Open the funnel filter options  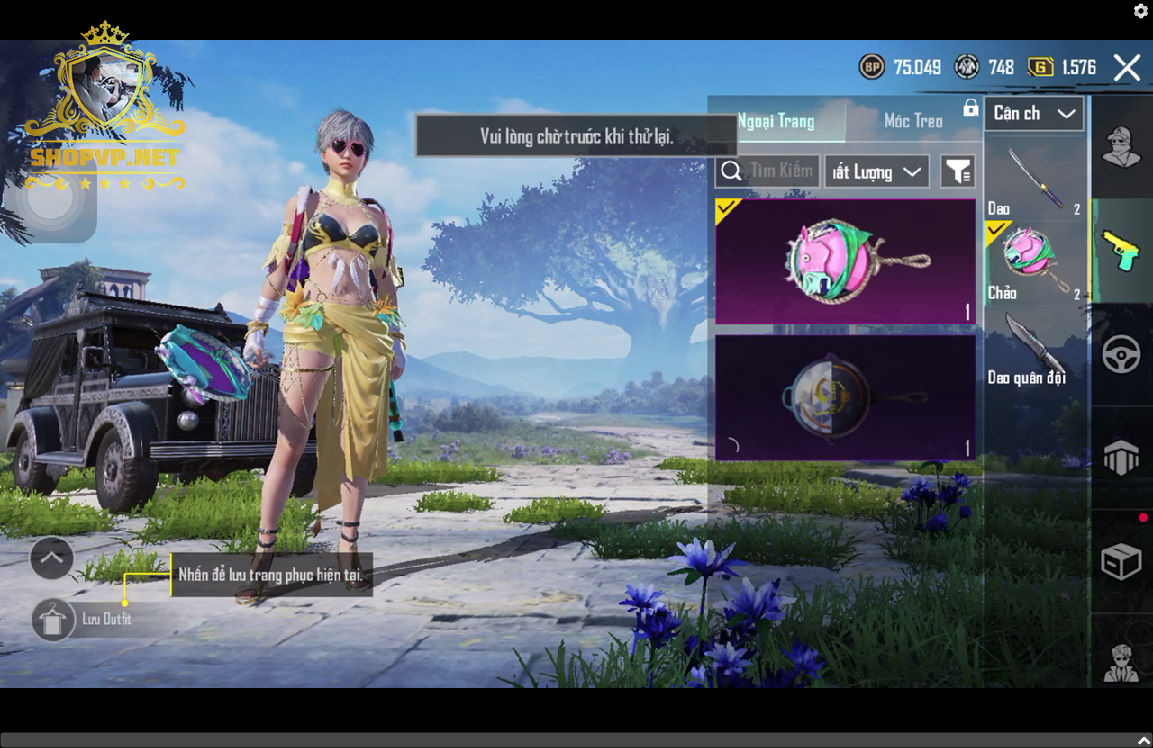(x=958, y=172)
